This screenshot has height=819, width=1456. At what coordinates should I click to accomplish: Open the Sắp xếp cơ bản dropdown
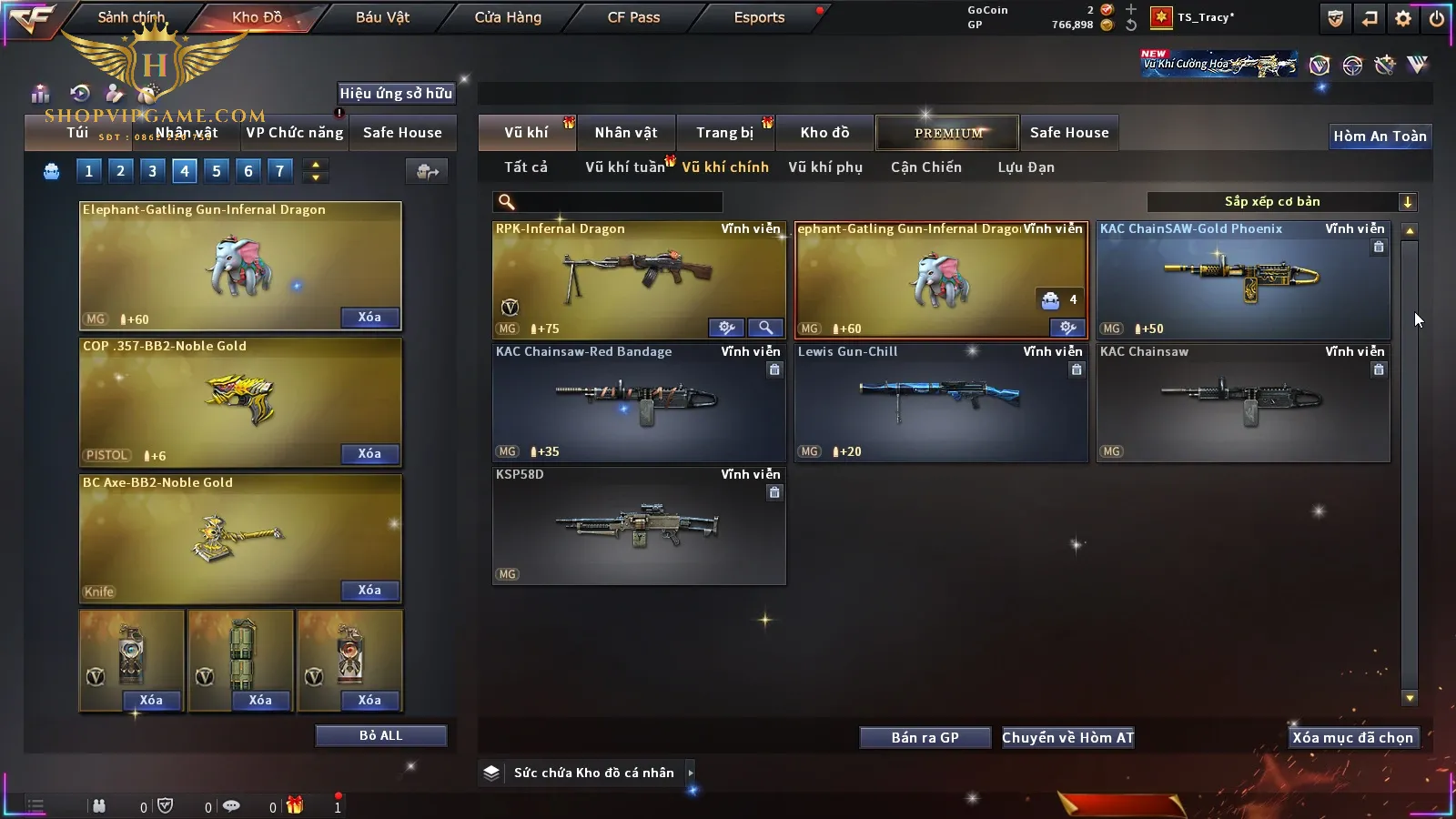point(1281,202)
